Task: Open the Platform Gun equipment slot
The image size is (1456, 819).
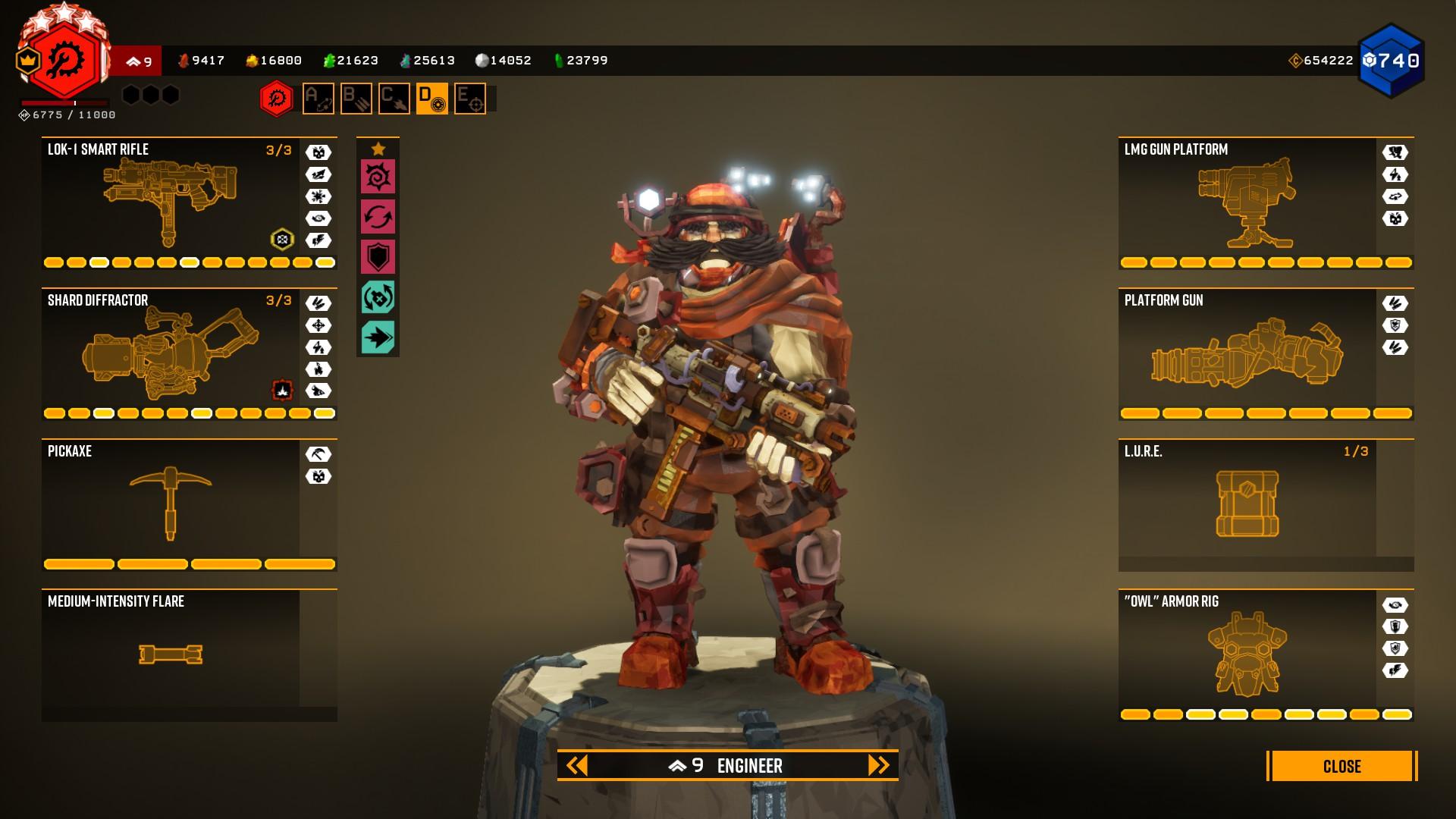Action: (1247, 354)
